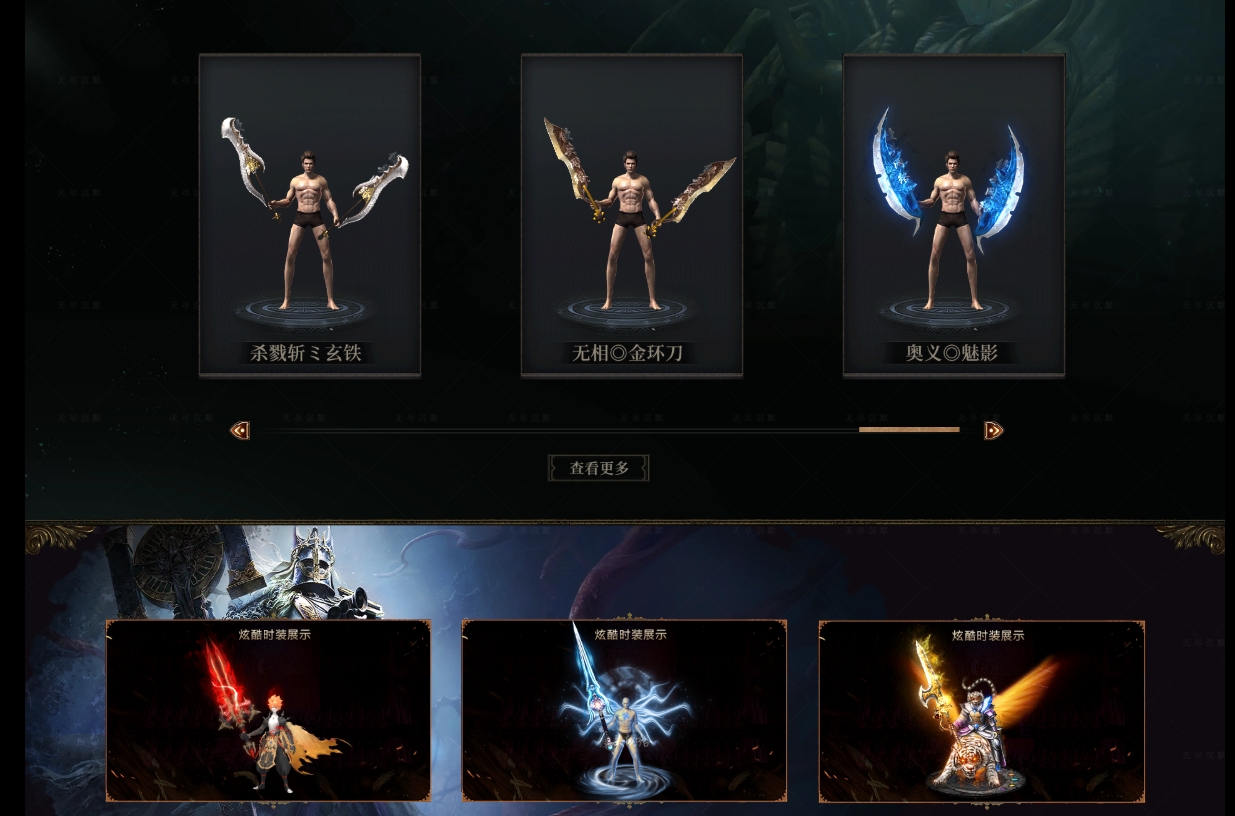The image size is (1235, 816).
Task: Click the carousel scrollbar thumb
Action: pyautogui.click(x=908, y=430)
